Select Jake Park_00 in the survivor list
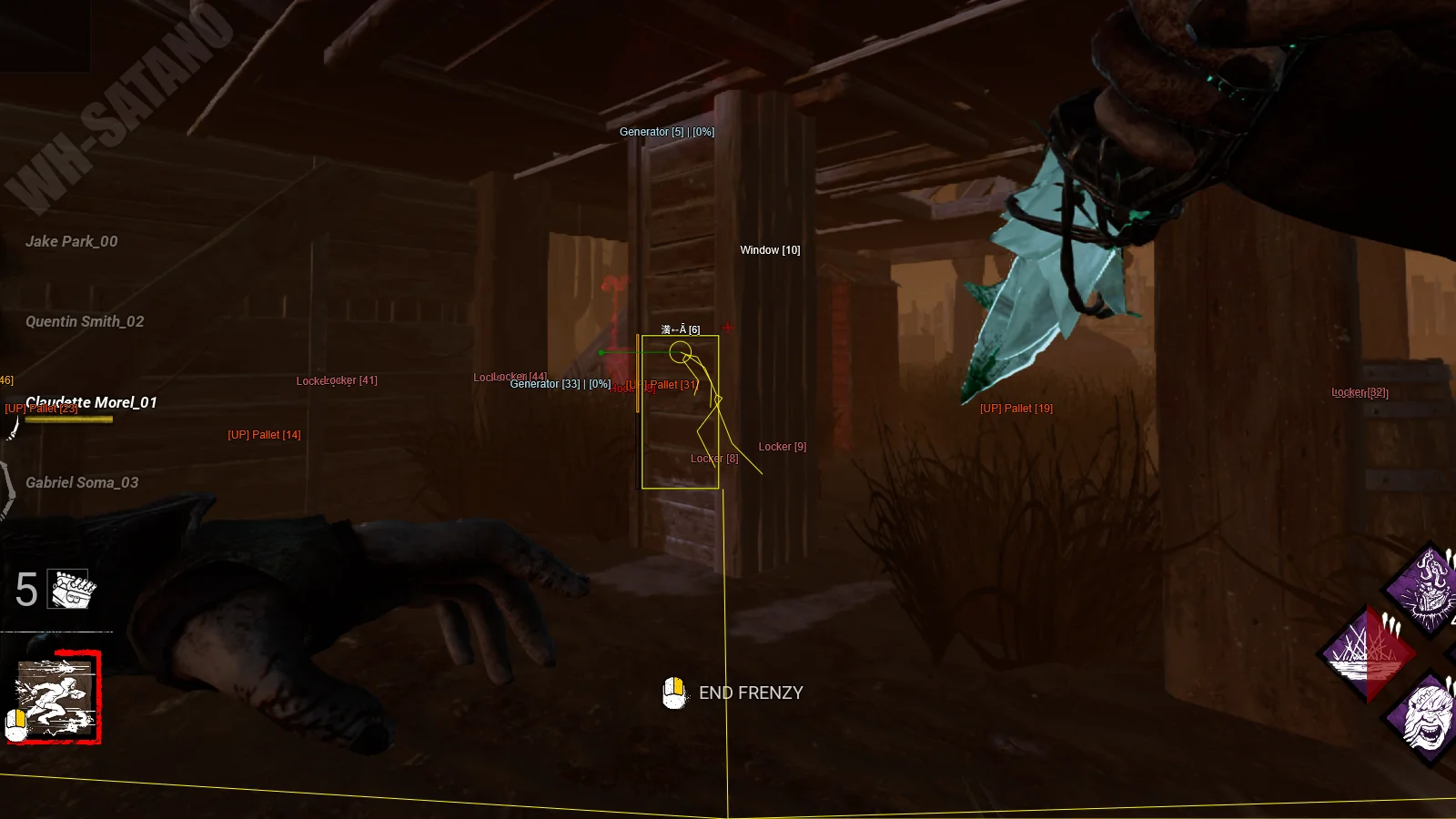 (72, 241)
